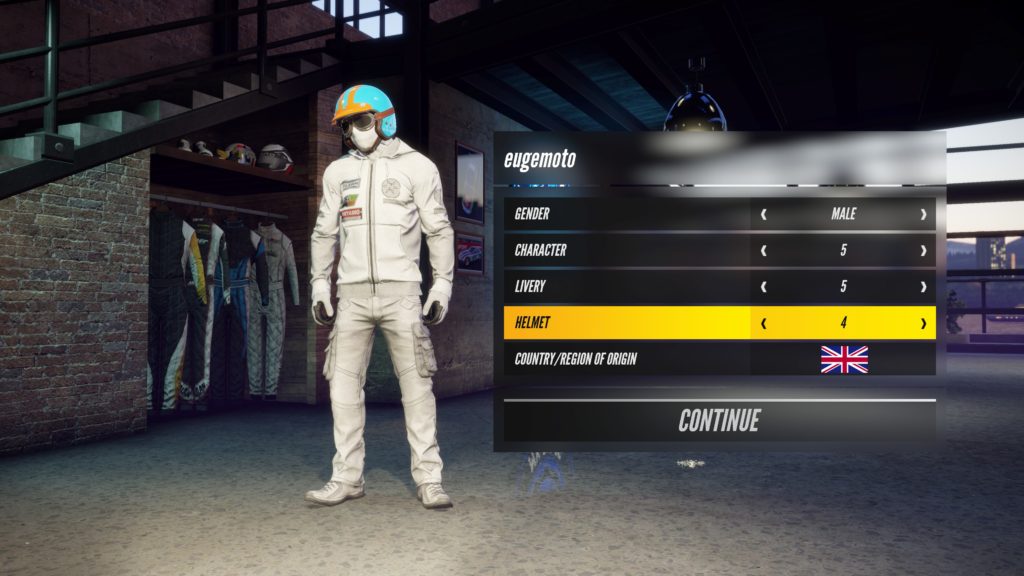1024x576 pixels.
Task: Cycle to previous Helmet design
Action: (765, 323)
